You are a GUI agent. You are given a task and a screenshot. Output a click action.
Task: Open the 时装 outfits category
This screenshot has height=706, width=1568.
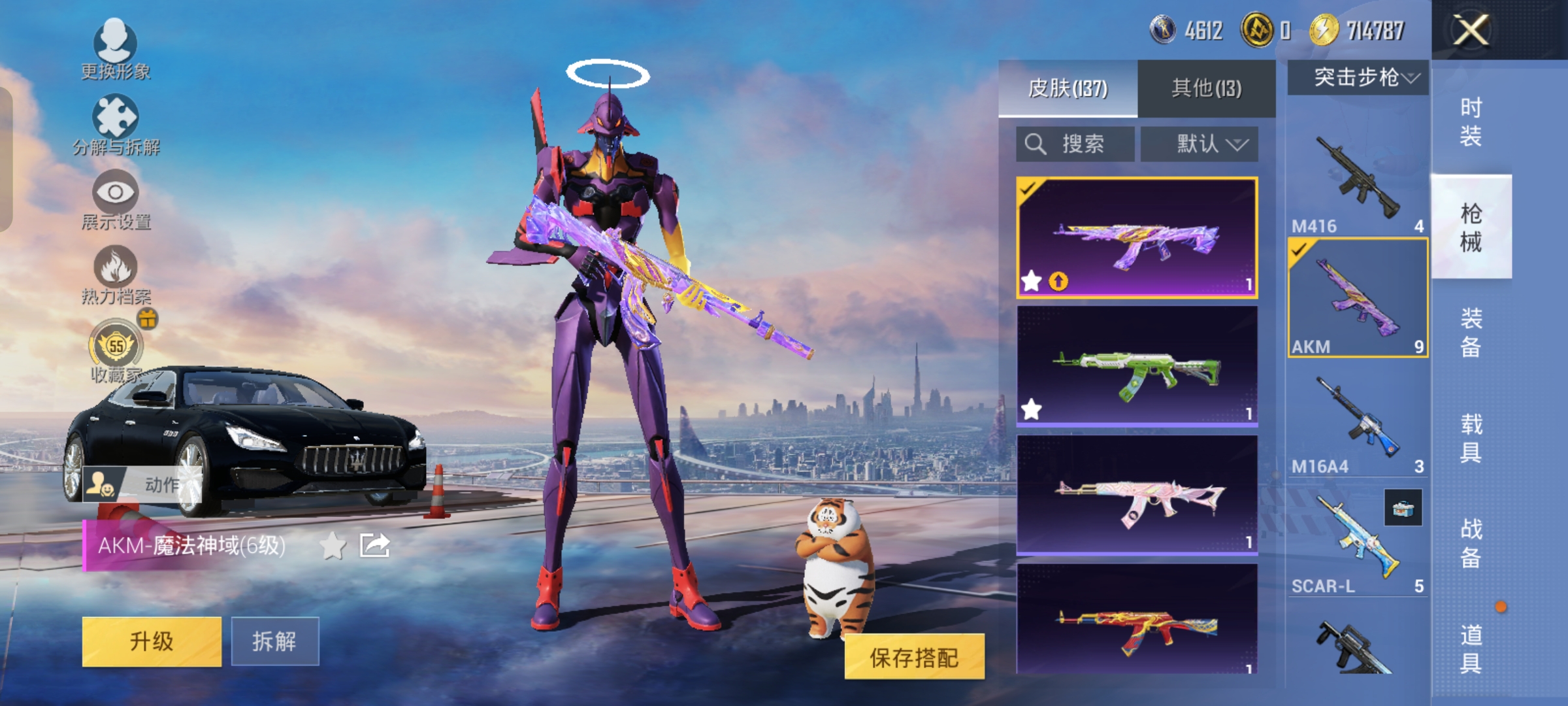click(1471, 122)
